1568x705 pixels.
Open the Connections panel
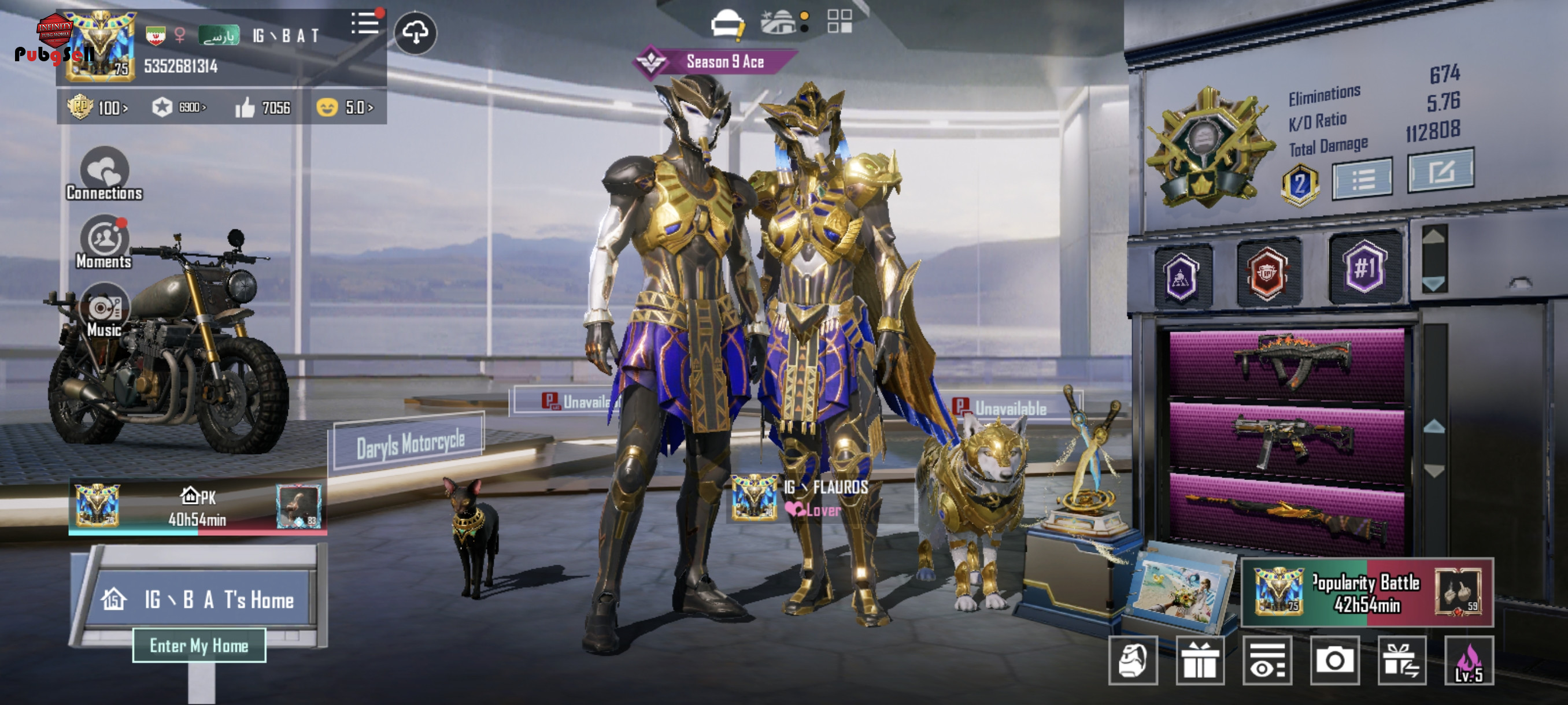[x=105, y=173]
